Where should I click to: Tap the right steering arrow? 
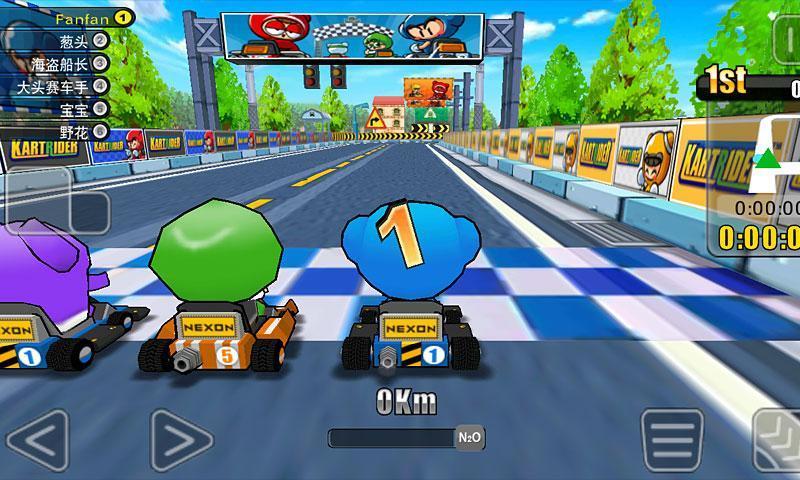click(x=181, y=438)
